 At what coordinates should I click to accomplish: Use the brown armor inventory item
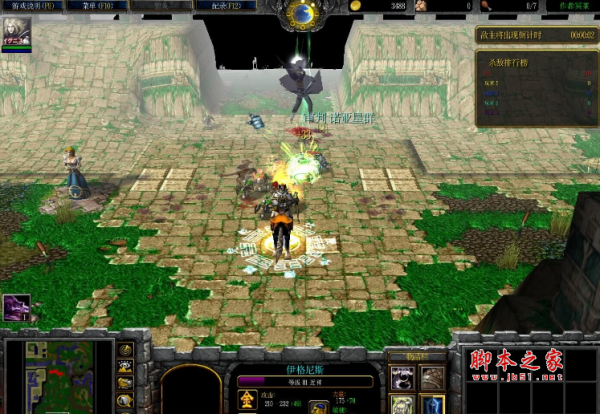(x=432, y=377)
